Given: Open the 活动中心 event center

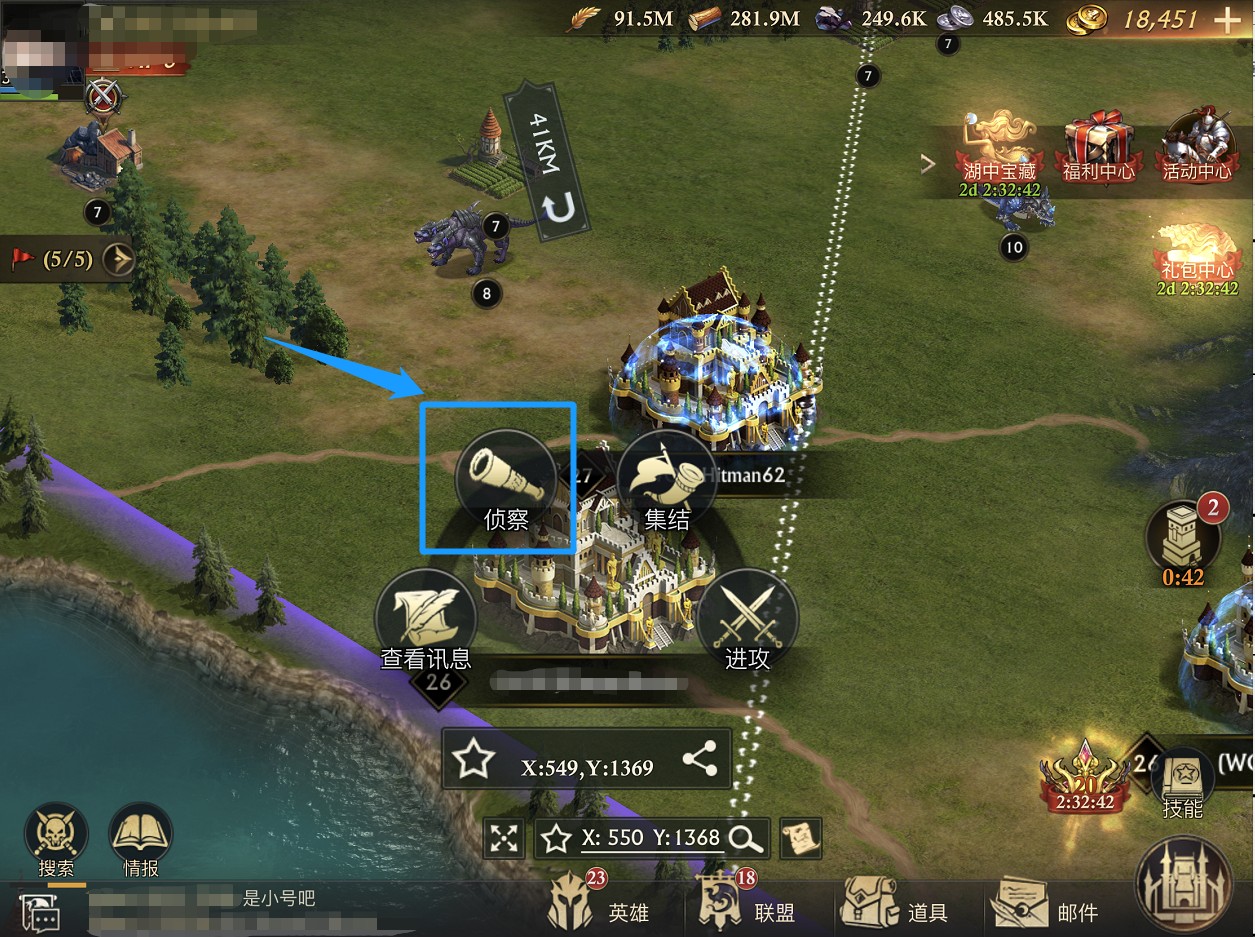Looking at the screenshot, I should 1196,148.
